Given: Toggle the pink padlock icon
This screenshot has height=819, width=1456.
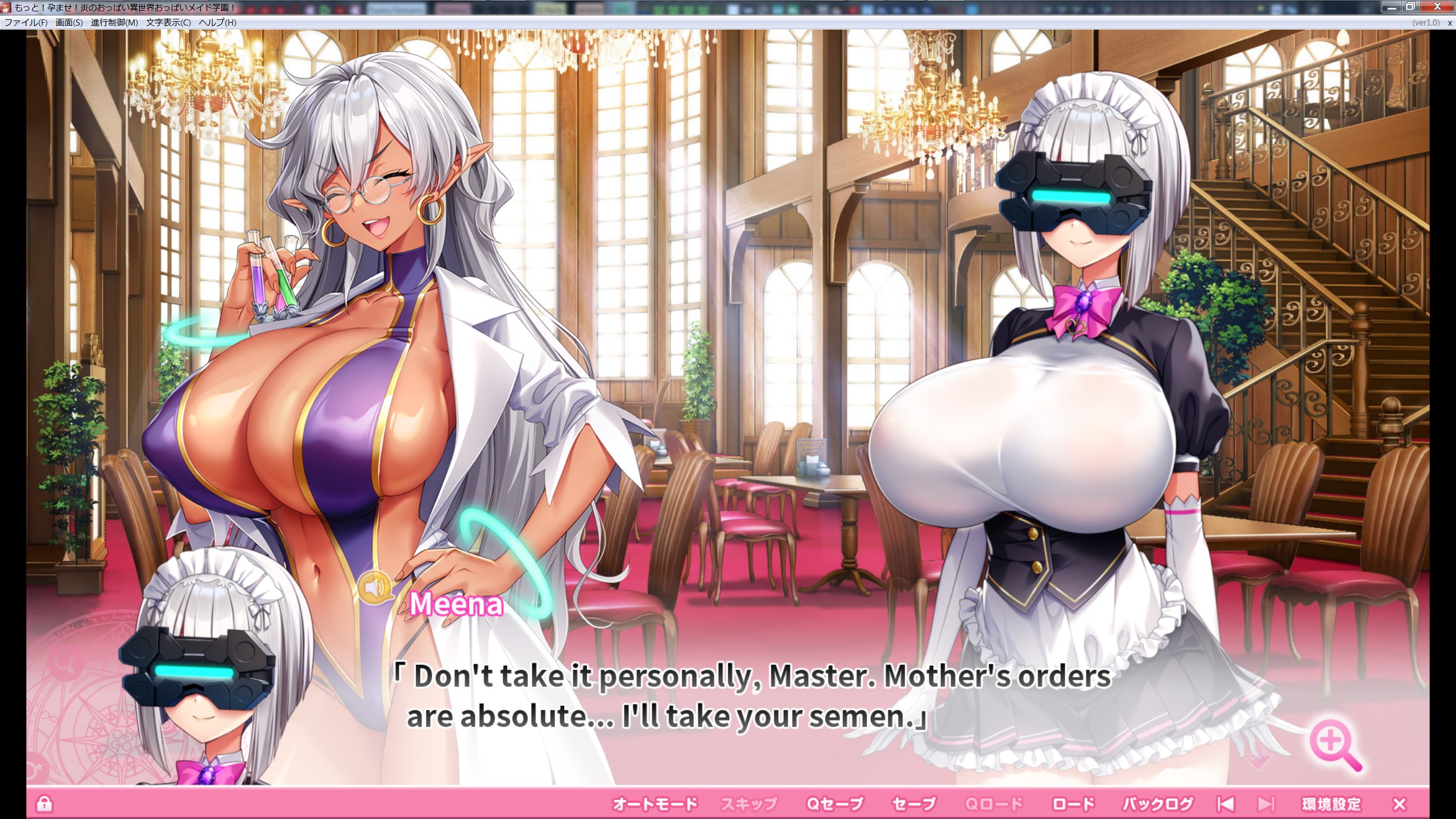Looking at the screenshot, I should click(44, 804).
